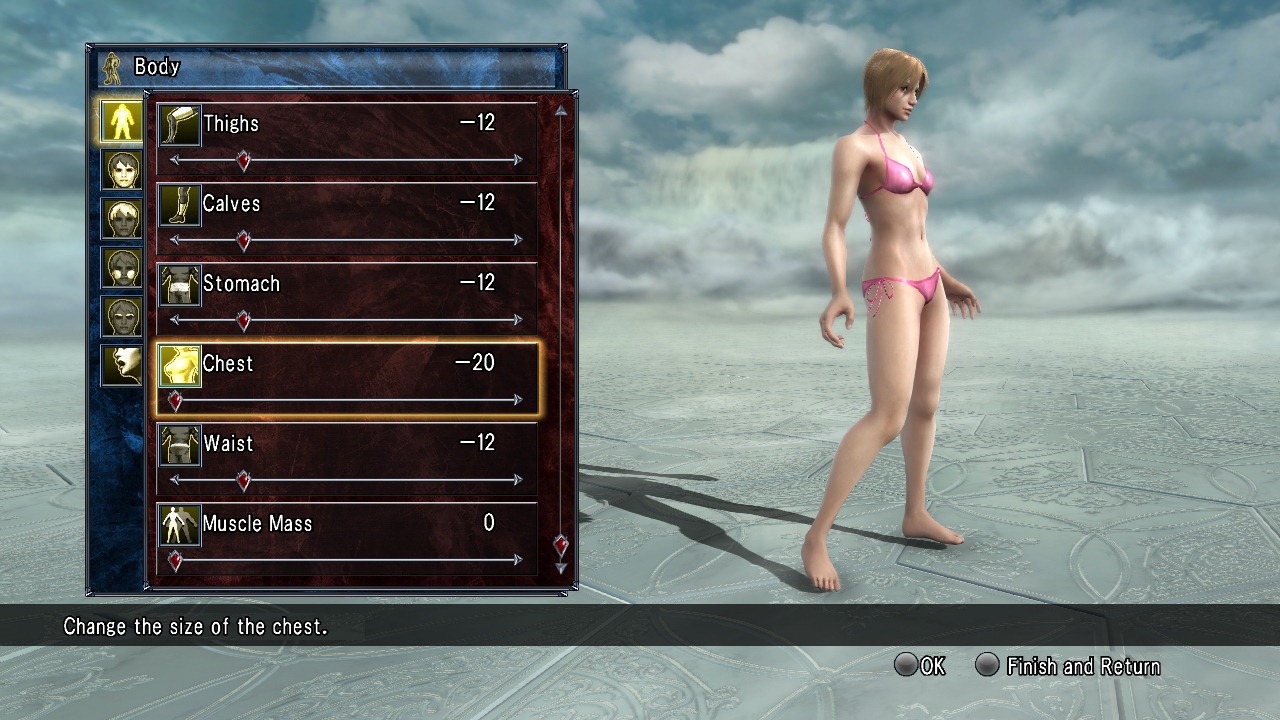Image resolution: width=1280 pixels, height=720 pixels.
Task: Click the Stomach slider track
Action: (x=380, y=320)
